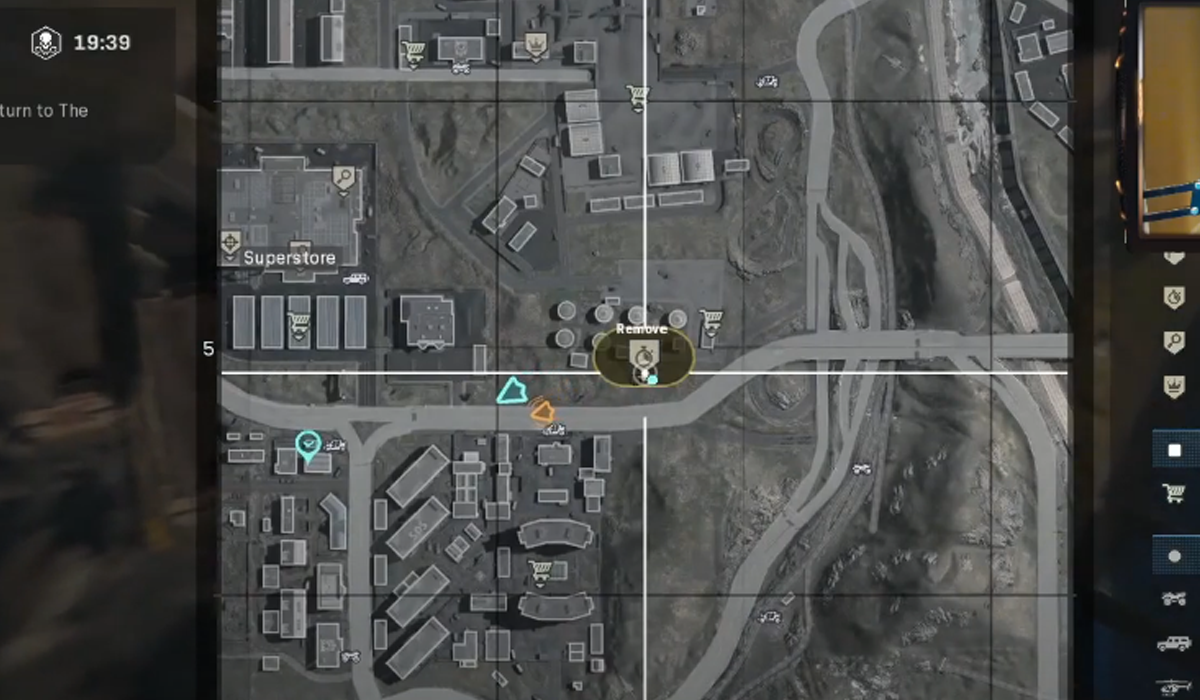Select the Recon contract on the Superstore roof

pos(344,179)
